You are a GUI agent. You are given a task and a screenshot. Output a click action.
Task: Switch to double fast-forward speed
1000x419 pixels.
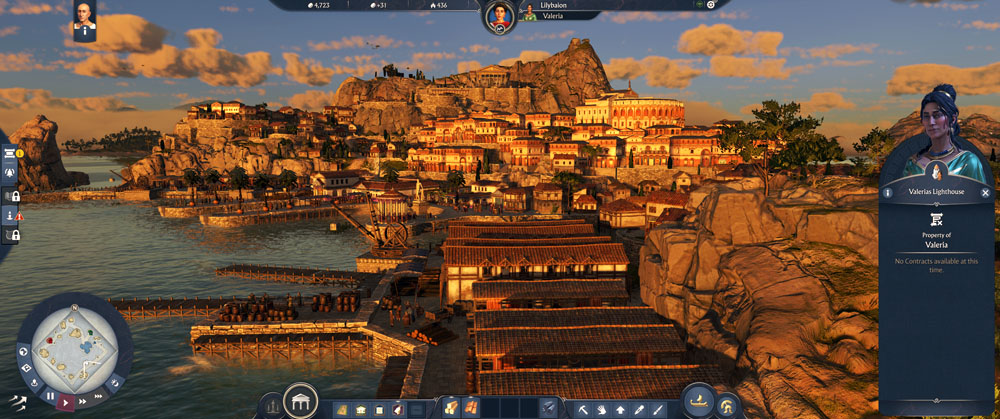pos(84,401)
